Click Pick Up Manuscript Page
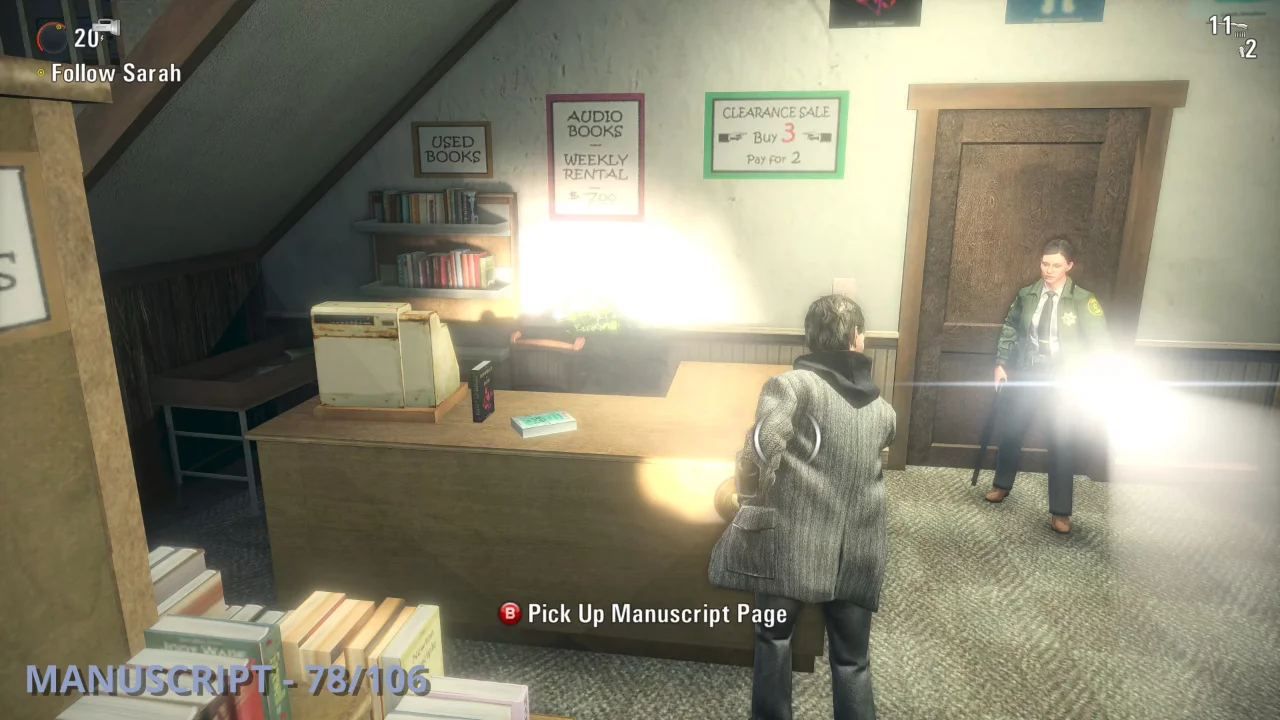Screen dimensions: 1280x720 (x=655, y=614)
